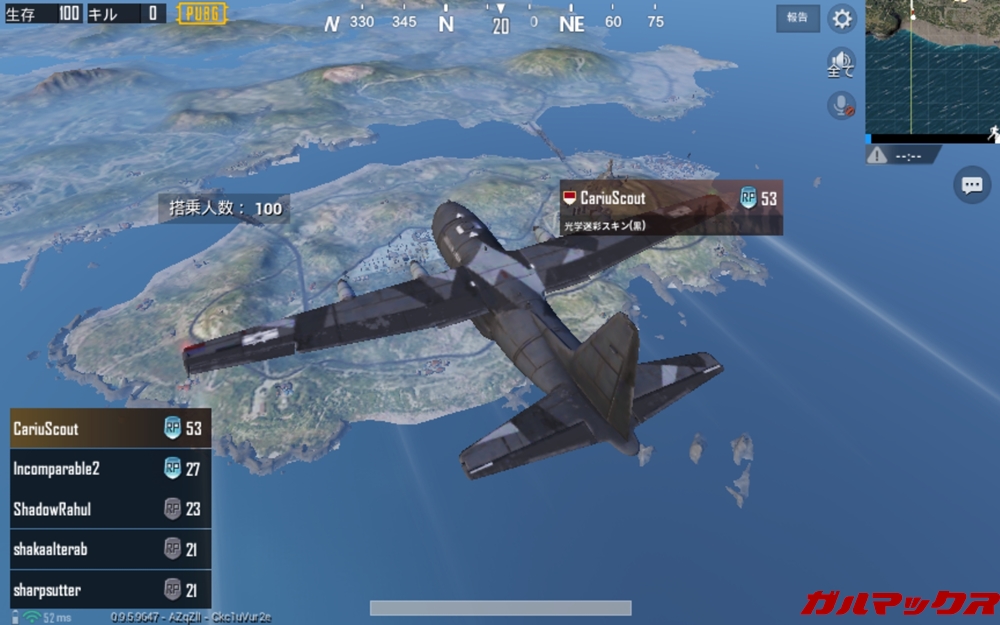
Task: Toggle the 全て speaker voice setting
Action: [x=841, y=63]
